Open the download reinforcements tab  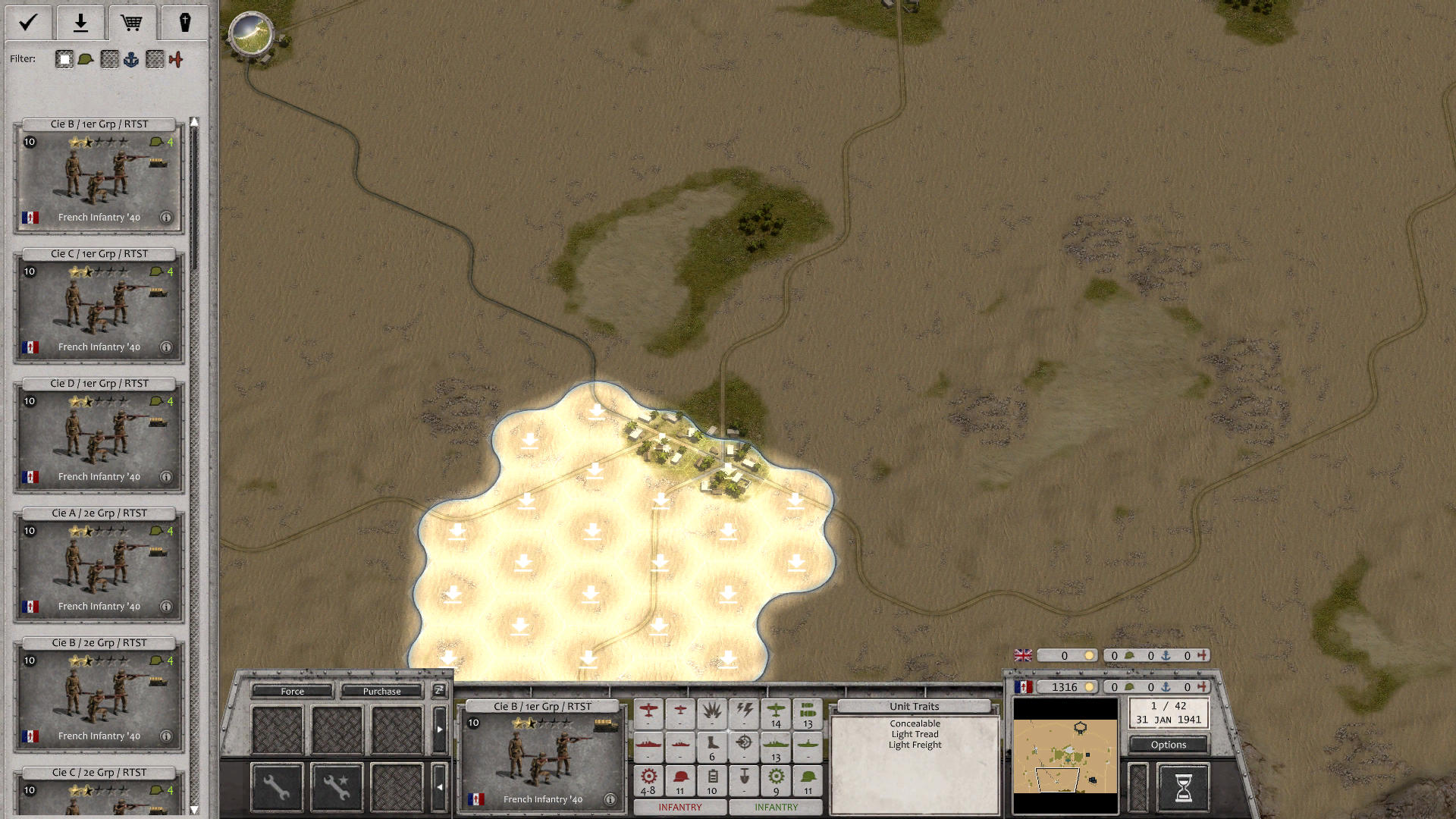click(80, 23)
